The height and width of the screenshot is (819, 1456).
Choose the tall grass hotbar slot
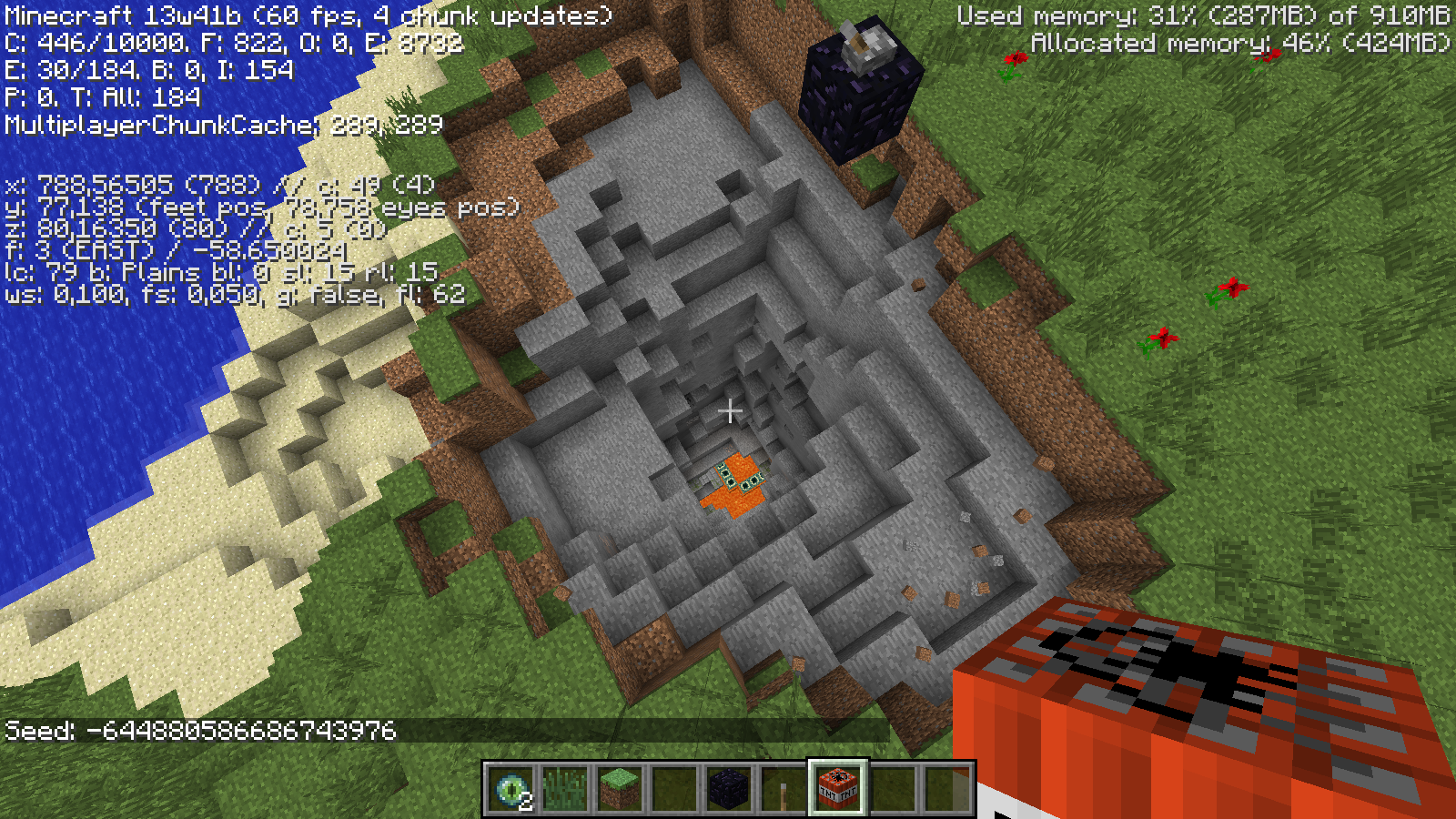click(x=565, y=788)
